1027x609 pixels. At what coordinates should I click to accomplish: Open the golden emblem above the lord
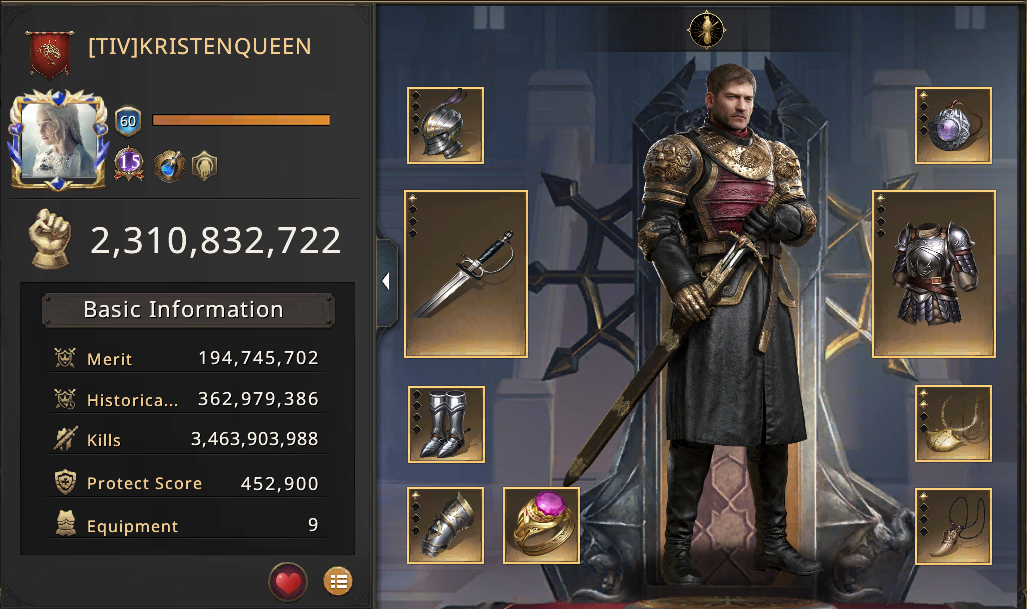point(706,29)
